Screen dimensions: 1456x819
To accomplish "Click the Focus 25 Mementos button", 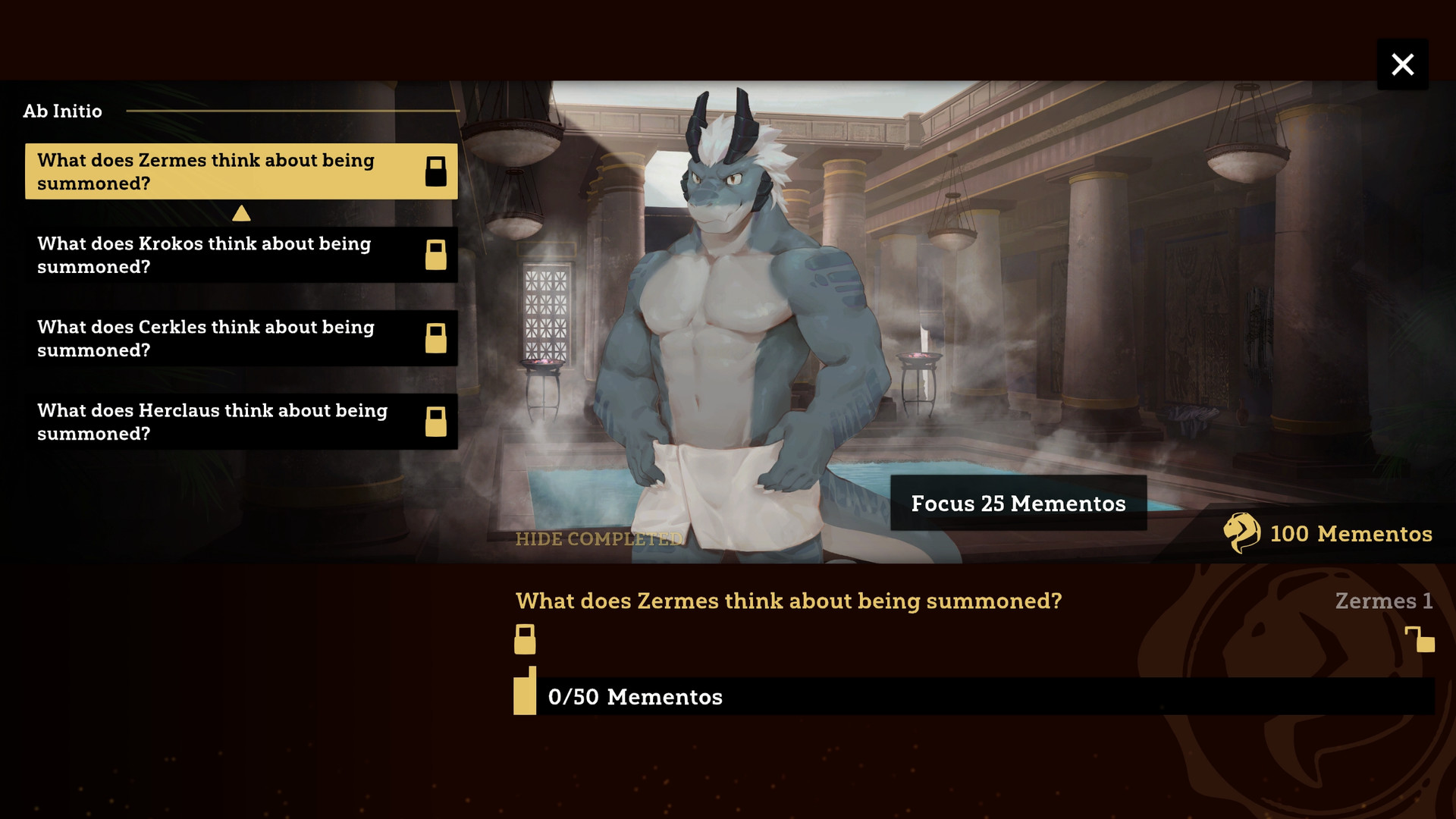I will click(x=1018, y=504).
